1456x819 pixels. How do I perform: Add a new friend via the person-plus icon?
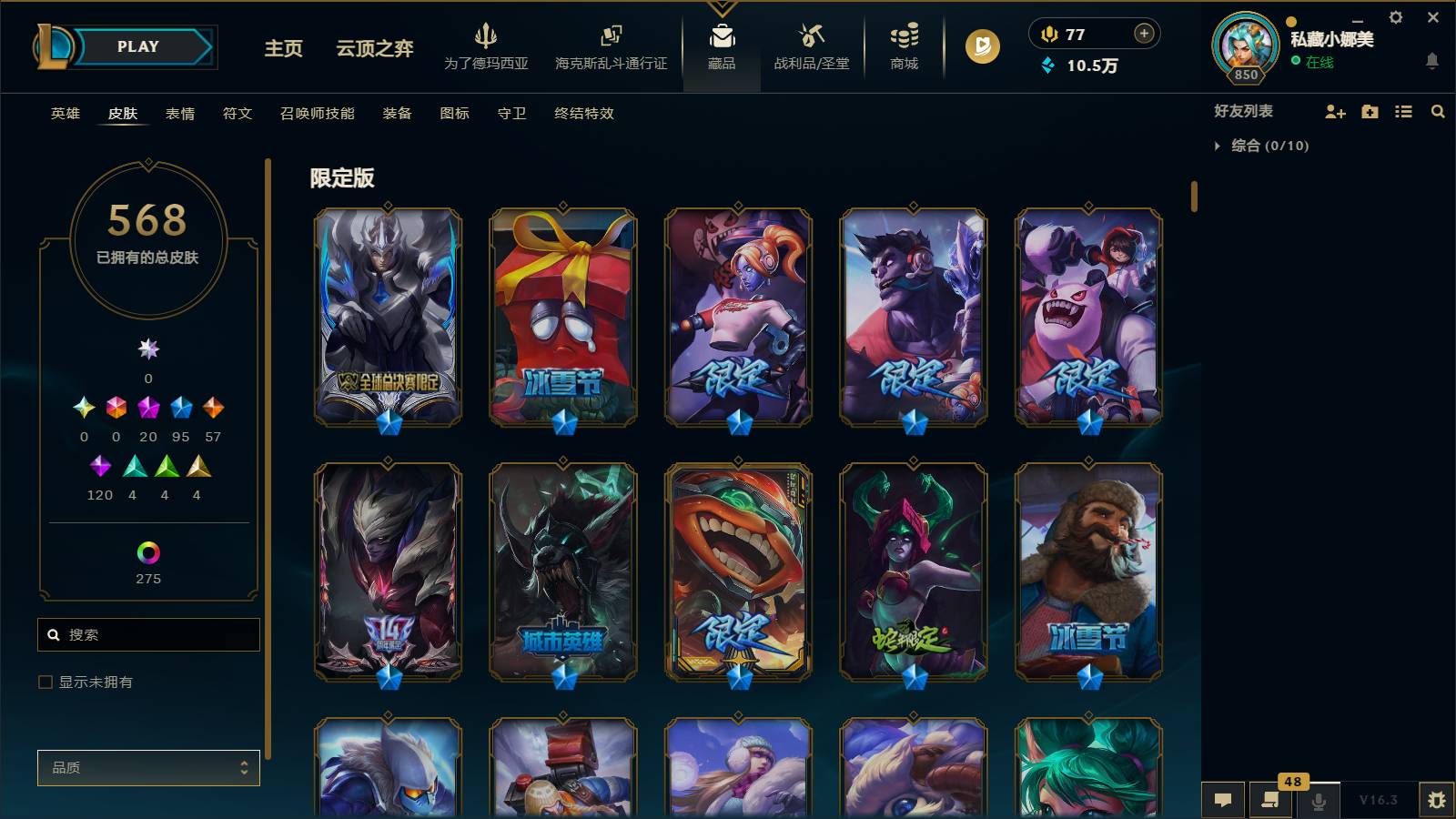(1336, 111)
